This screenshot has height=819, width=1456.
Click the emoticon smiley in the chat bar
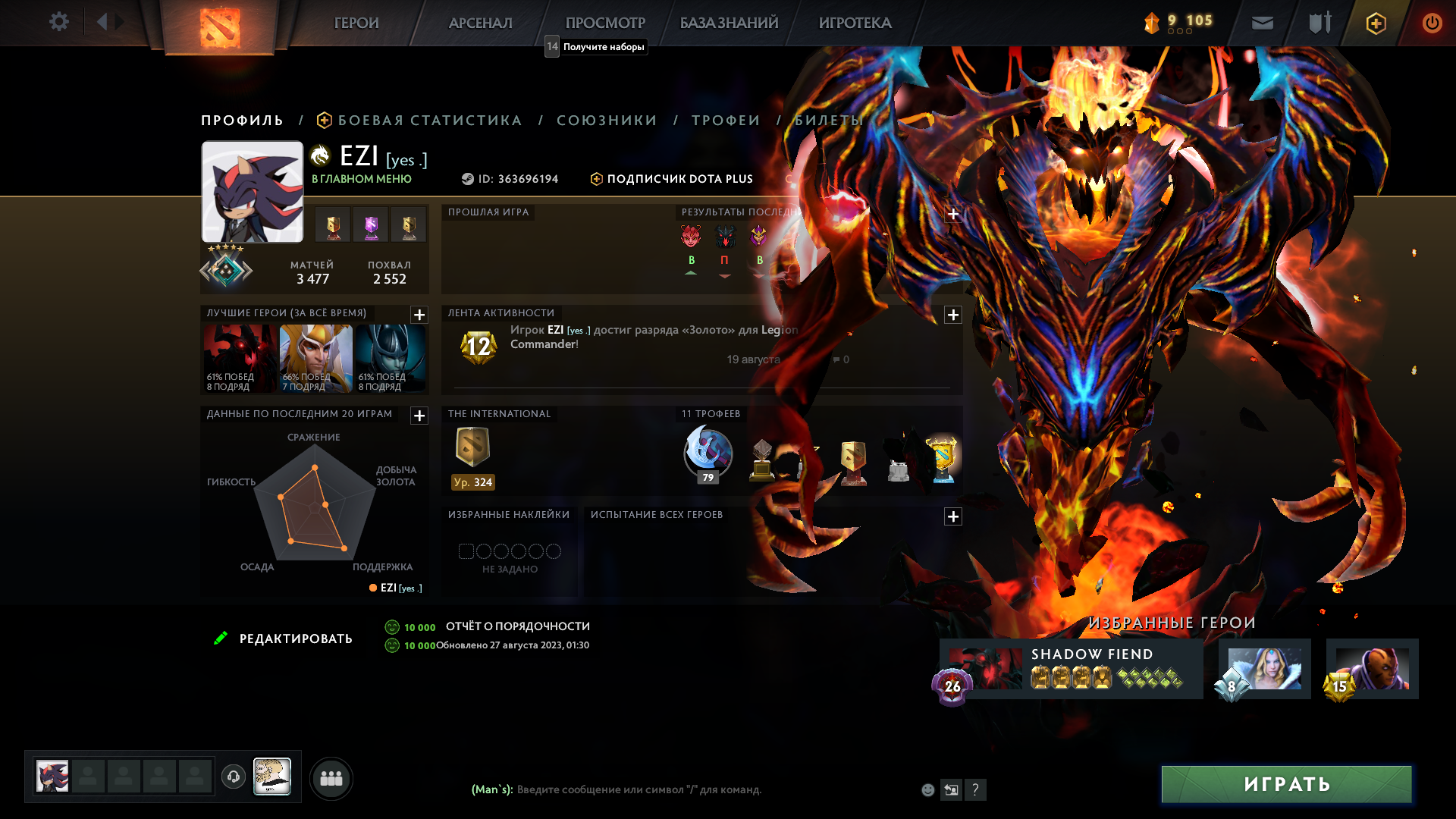(x=927, y=789)
